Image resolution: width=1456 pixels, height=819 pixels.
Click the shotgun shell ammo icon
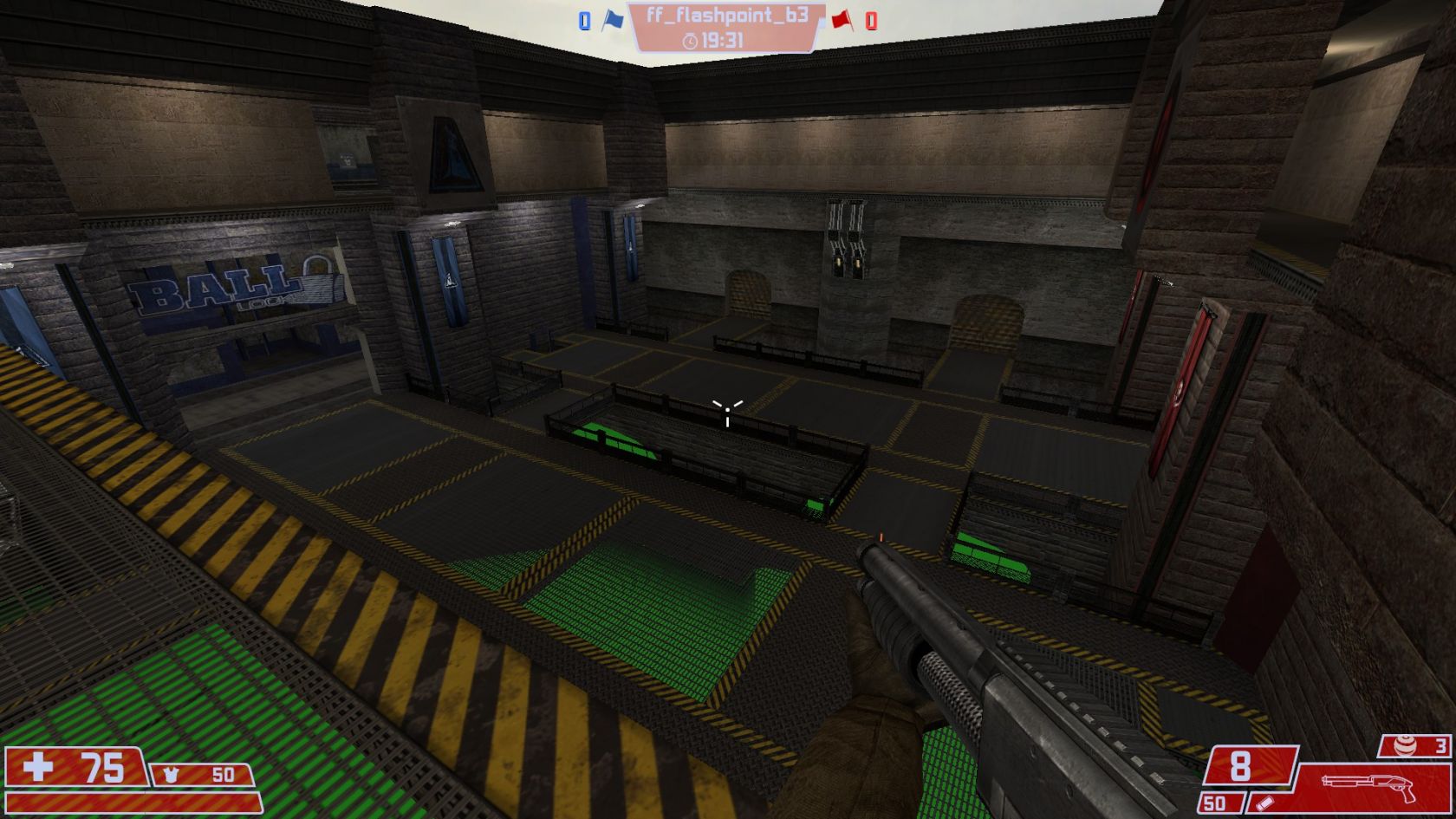point(1264,803)
